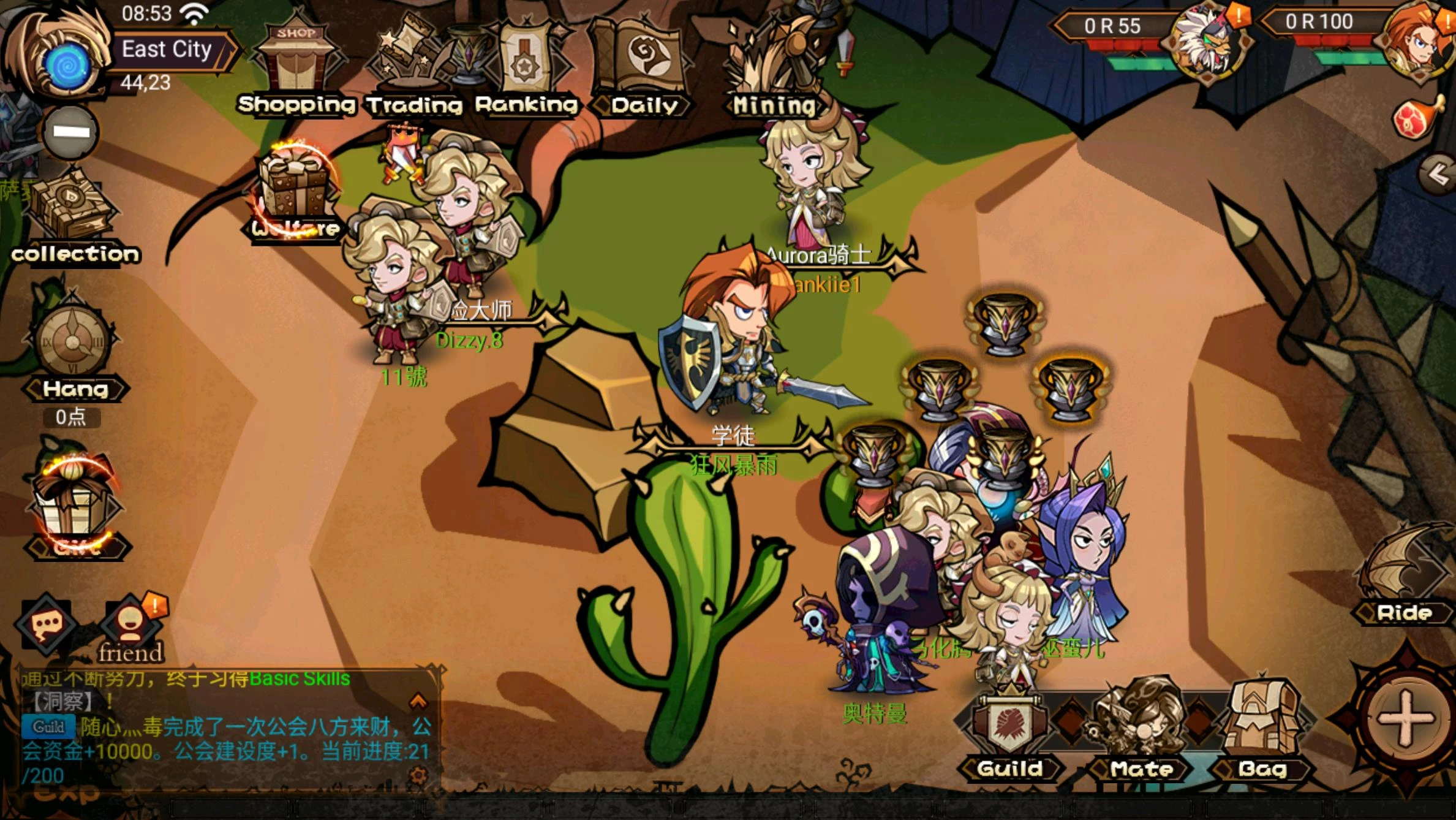Open the Shopping menu
1456x820 pixels.
coord(296,67)
